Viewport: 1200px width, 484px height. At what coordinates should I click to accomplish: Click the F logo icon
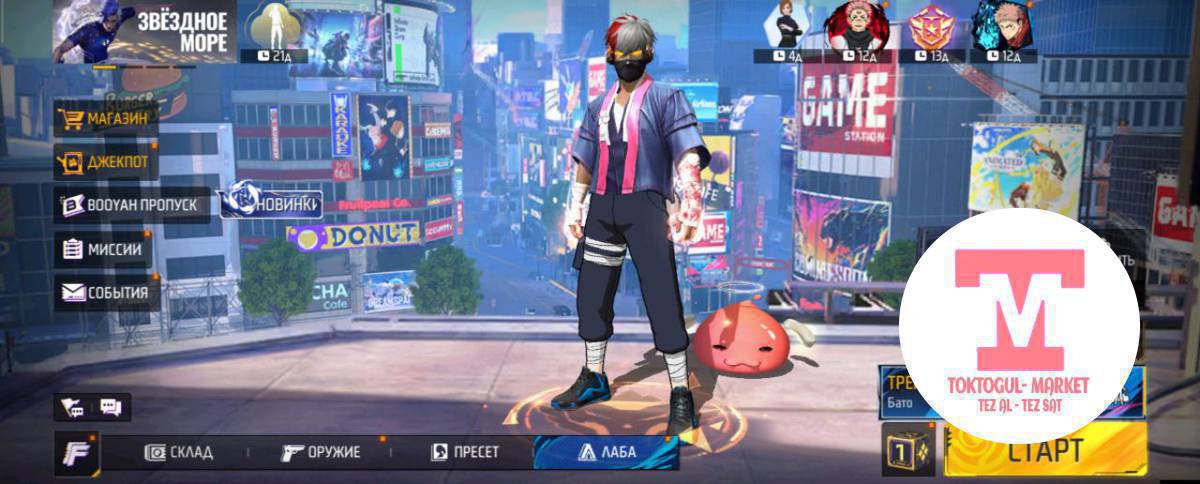[x=76, y=451]
